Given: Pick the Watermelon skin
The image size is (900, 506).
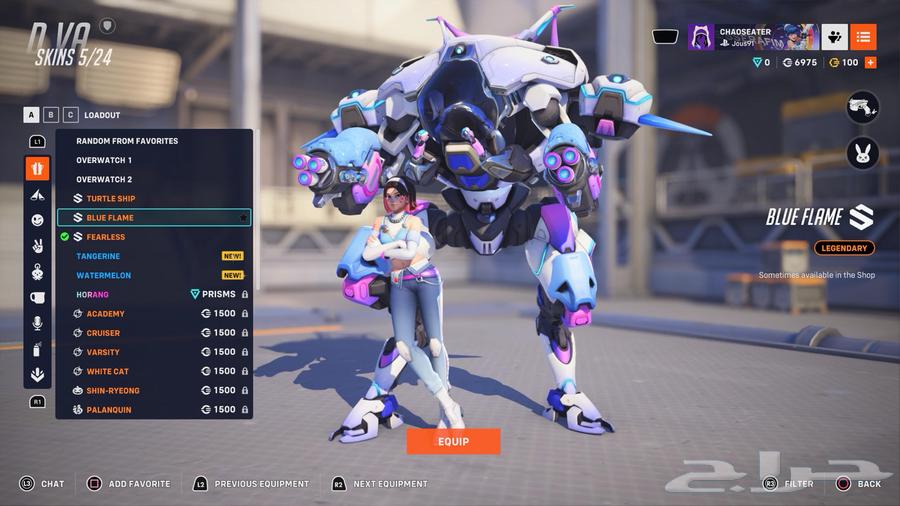Looking at the screenshot, I should click(x=104, y=275).
